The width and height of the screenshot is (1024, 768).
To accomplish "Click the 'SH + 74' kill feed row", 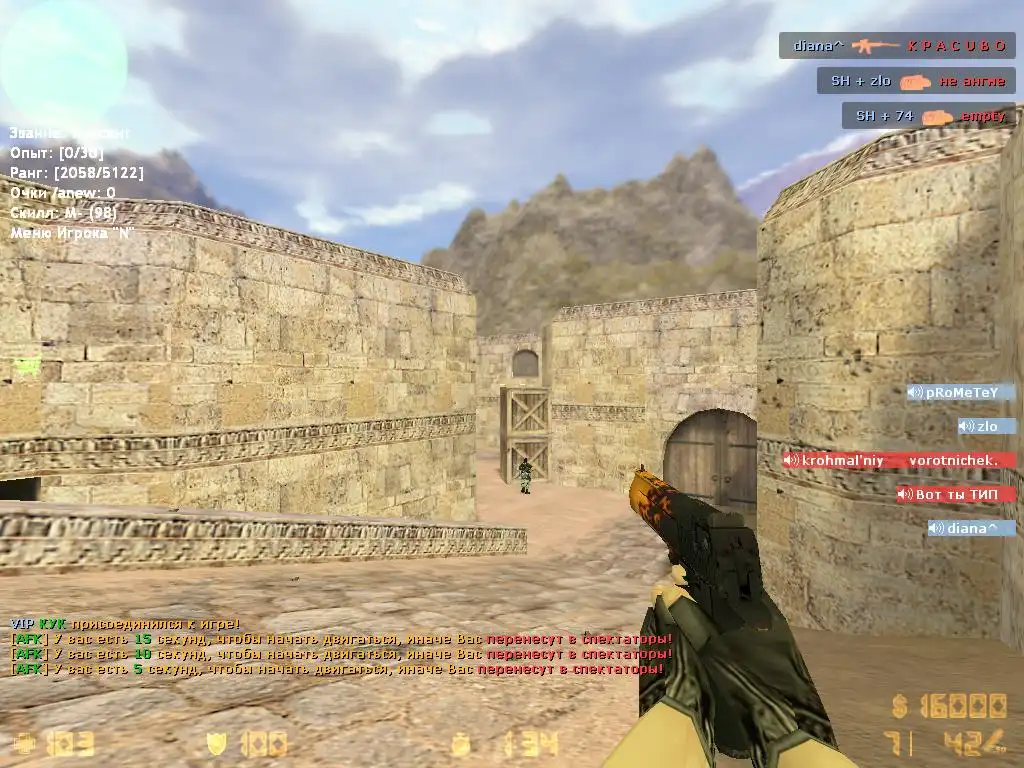I will [927, 116].
